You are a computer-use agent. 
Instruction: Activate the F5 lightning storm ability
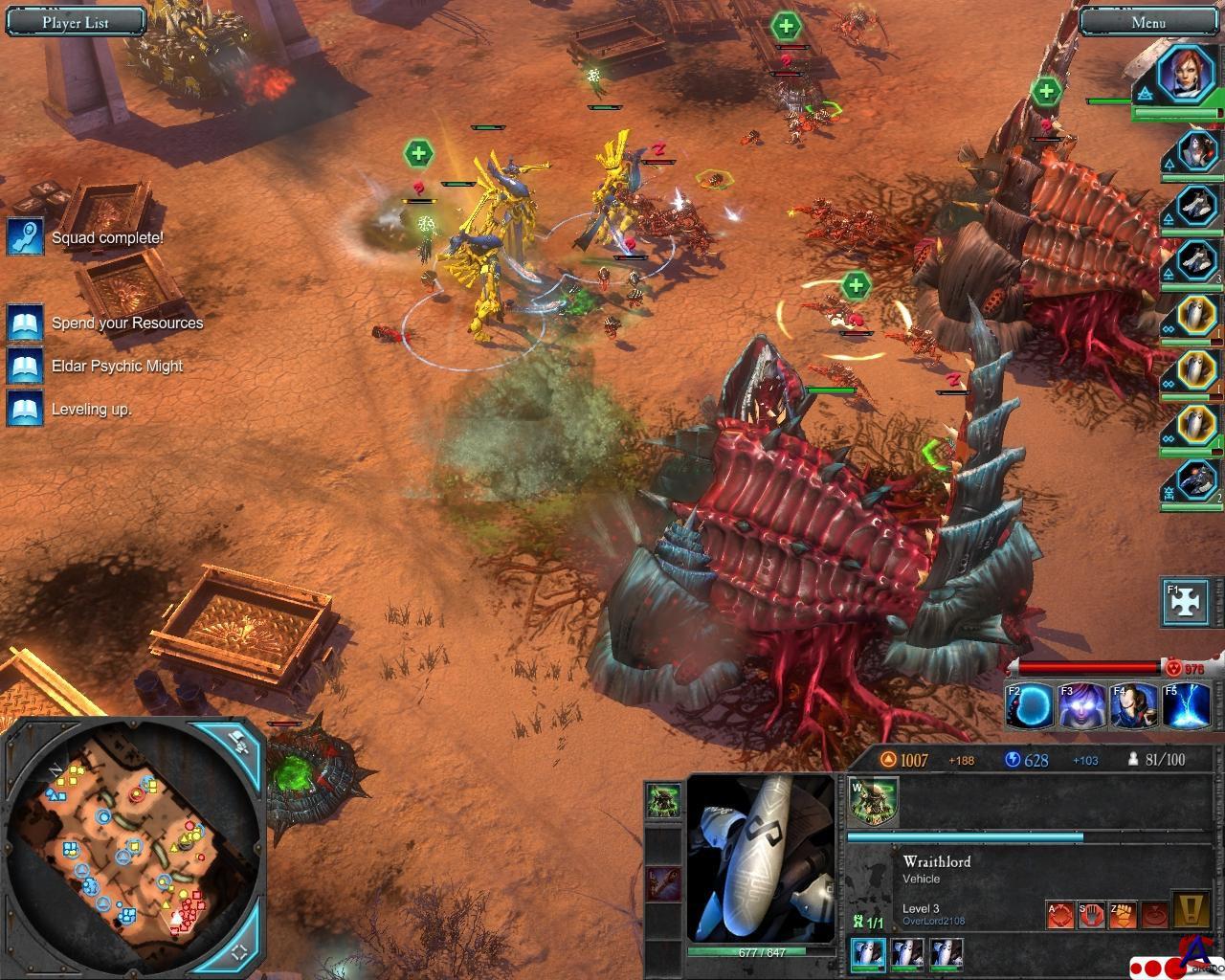click(x=1185, y=705)
